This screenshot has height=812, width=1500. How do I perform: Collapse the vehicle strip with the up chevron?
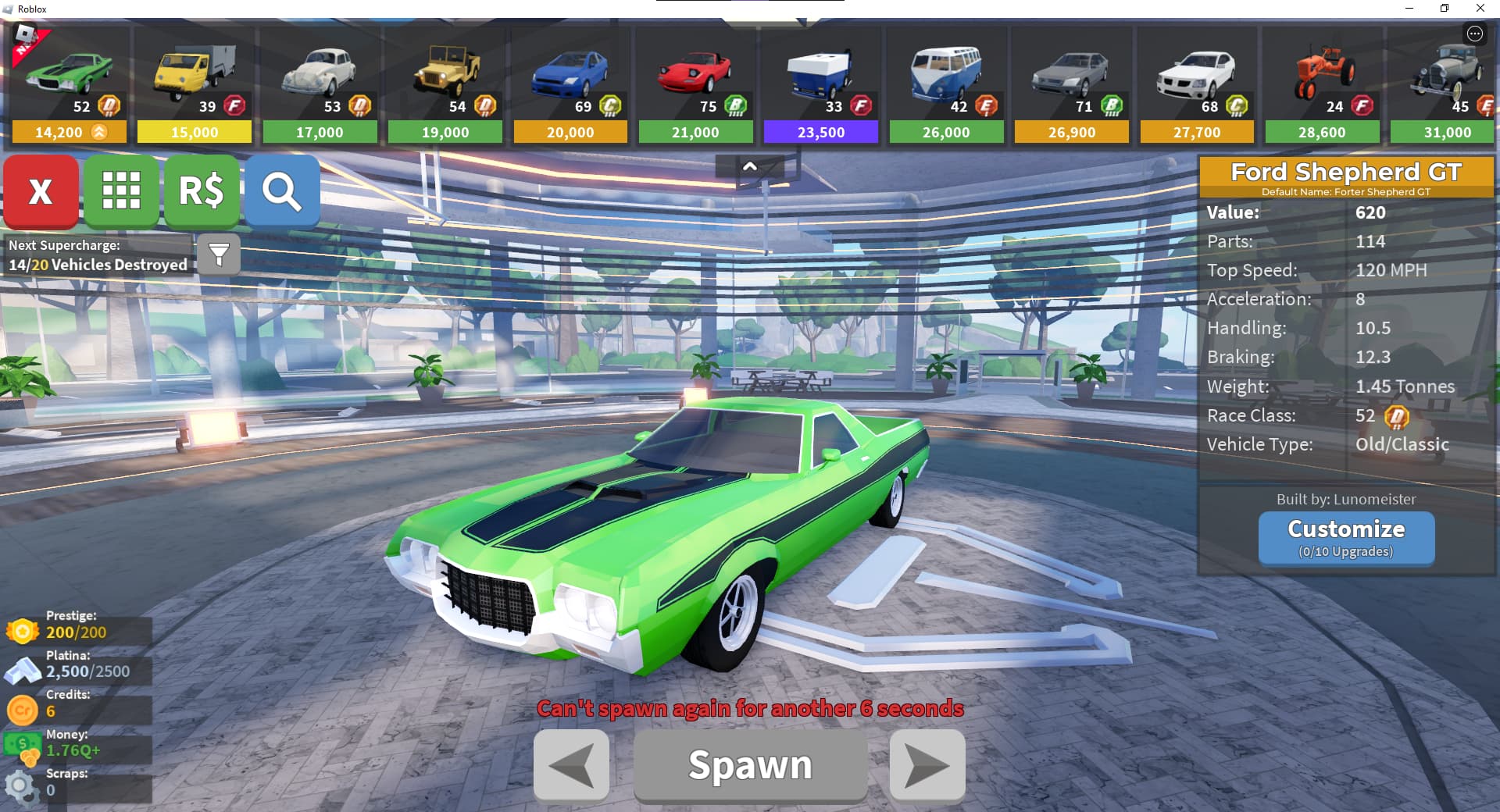pos(749,166)
